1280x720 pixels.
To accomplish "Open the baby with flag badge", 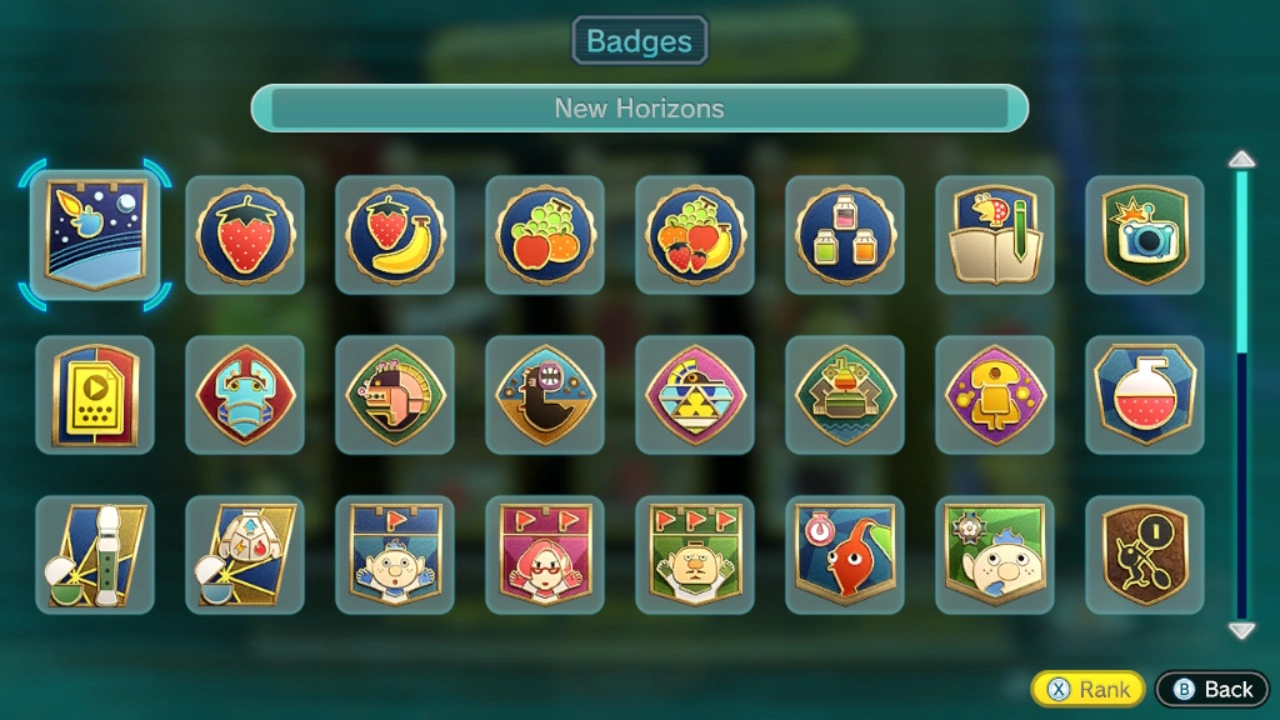I will [x=395, y=555].
